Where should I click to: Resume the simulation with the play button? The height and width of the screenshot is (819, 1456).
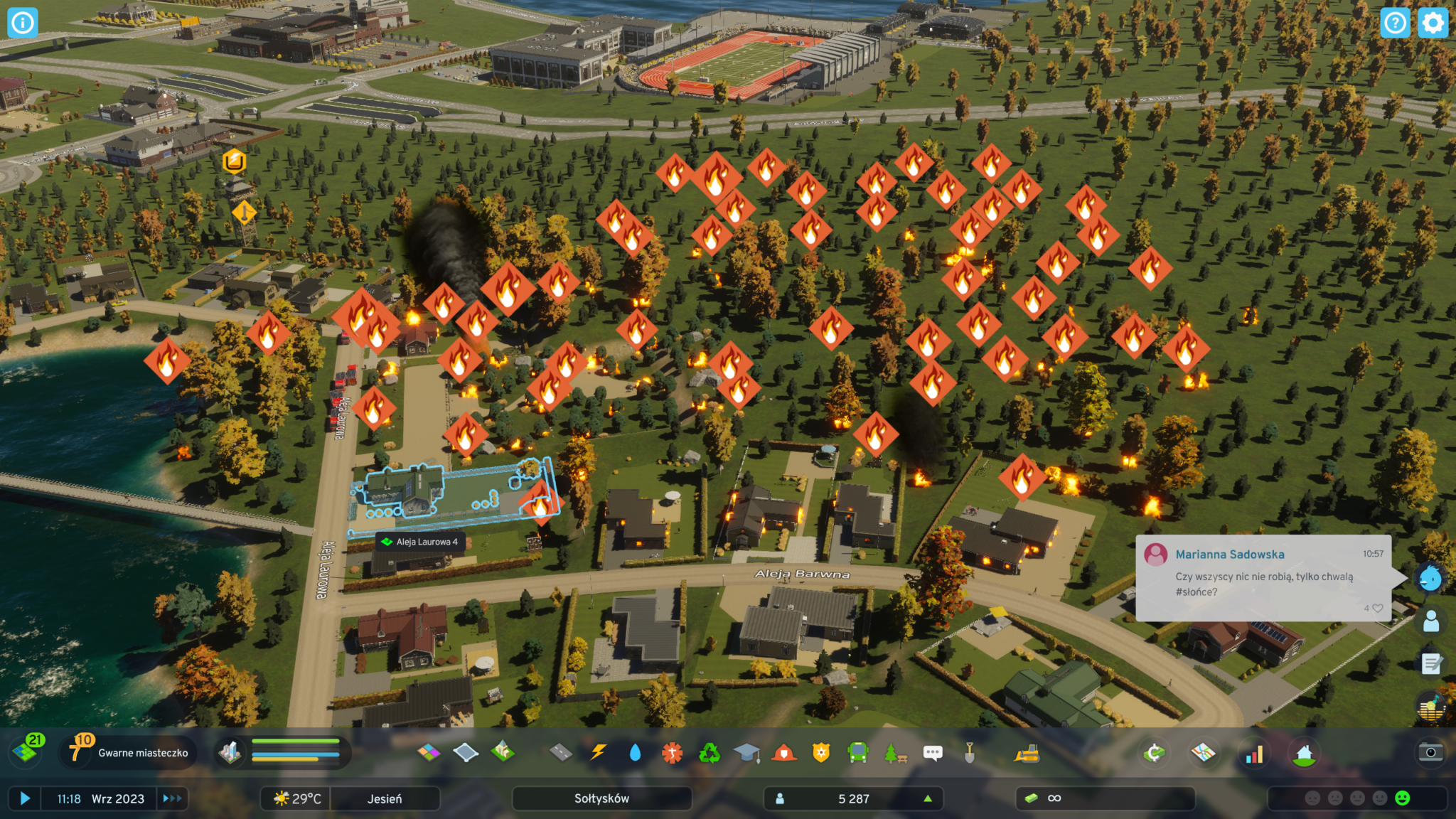25,798
